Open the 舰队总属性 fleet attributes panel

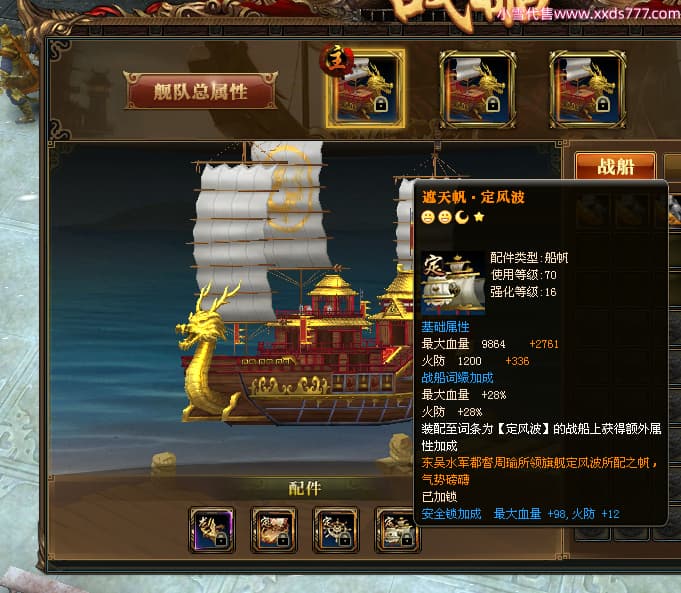point(200,92)
